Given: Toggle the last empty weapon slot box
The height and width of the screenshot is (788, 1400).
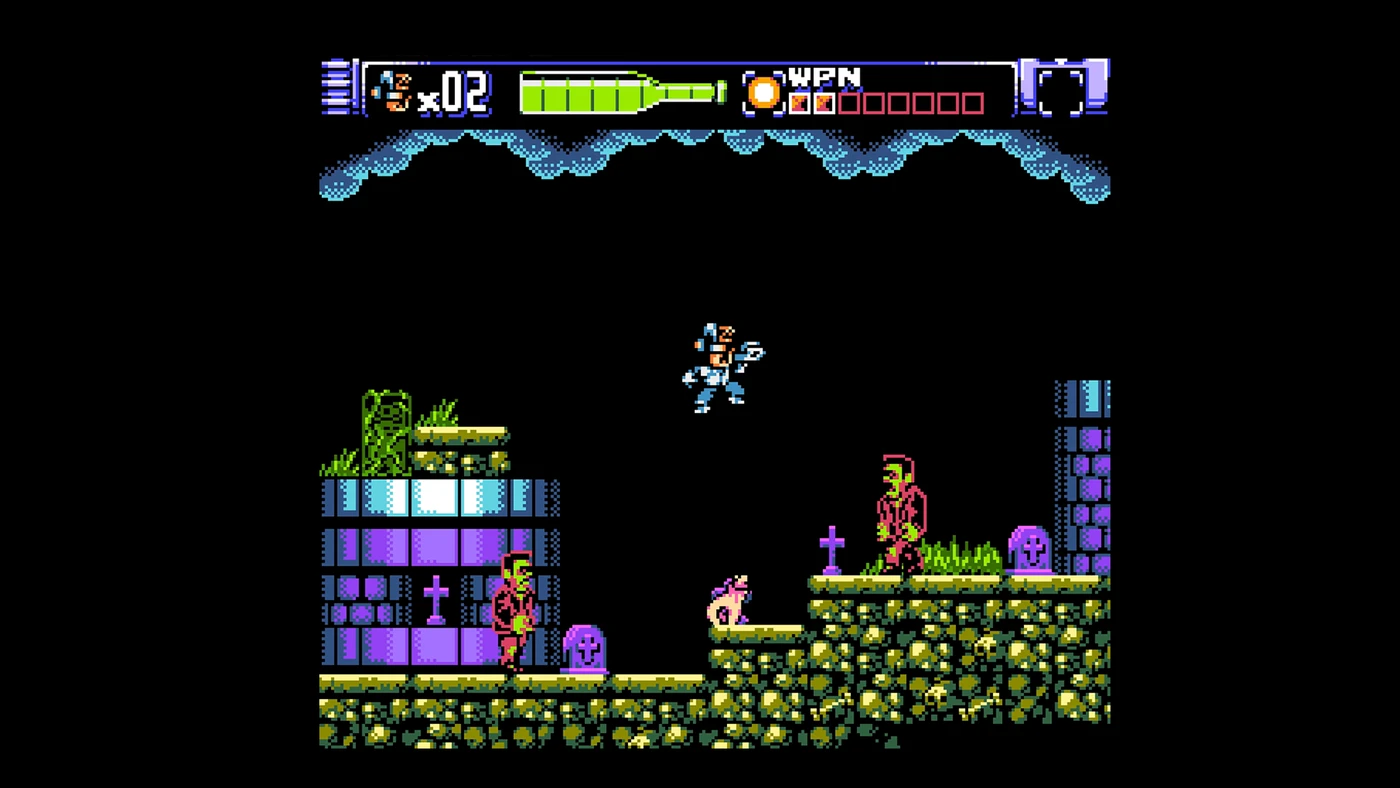Looking at the screenshot, I should coord(971,101).
